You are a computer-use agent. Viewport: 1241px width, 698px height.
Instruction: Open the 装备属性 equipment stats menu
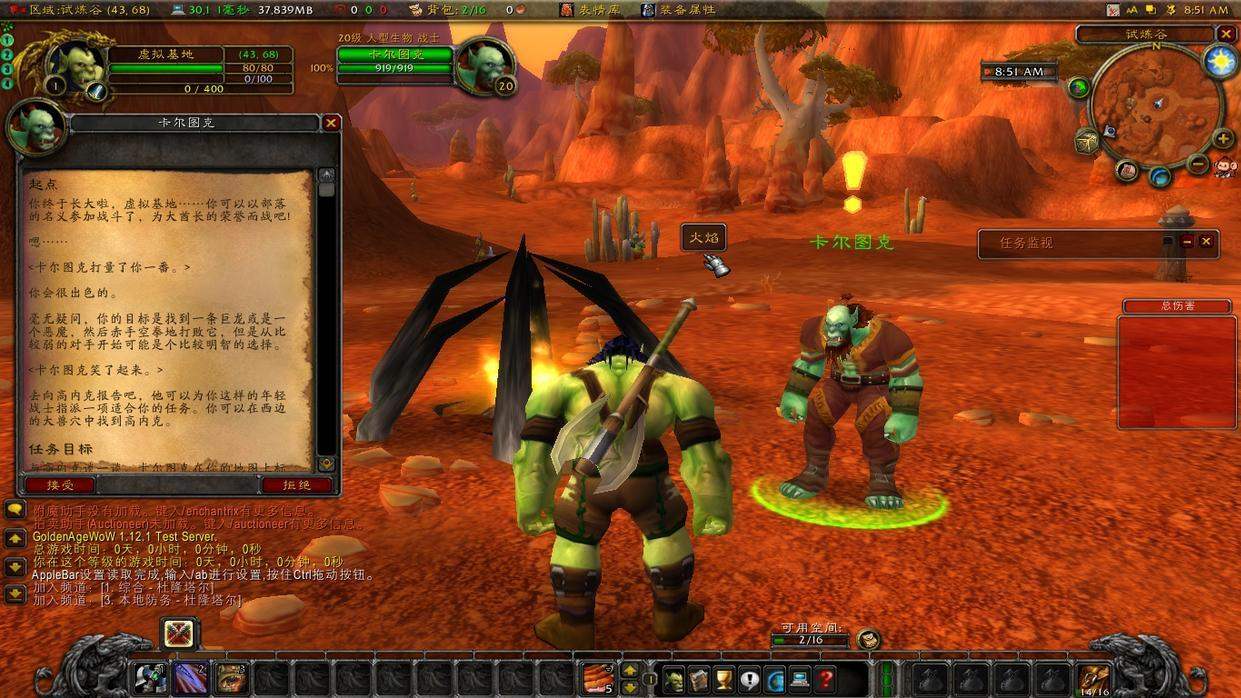678,10
